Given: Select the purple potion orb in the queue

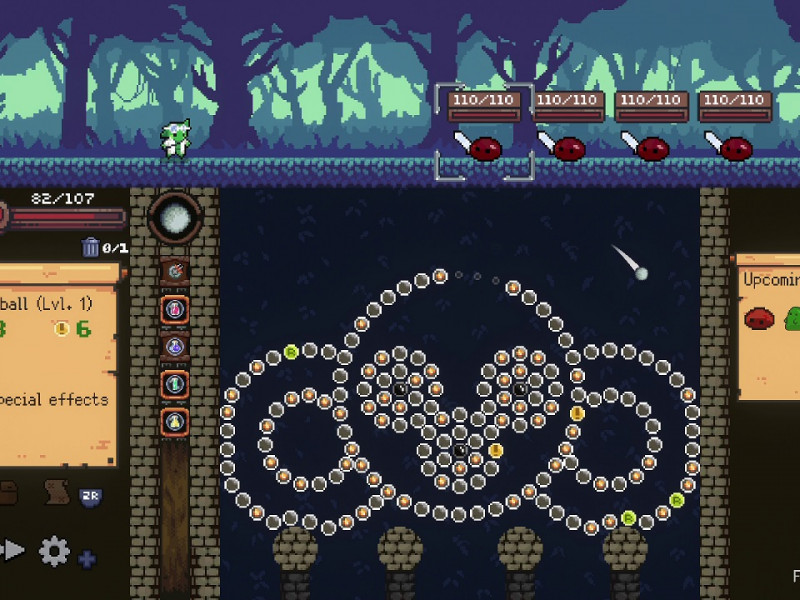Looking at the screenshot, I should click(x=175, y=346).
